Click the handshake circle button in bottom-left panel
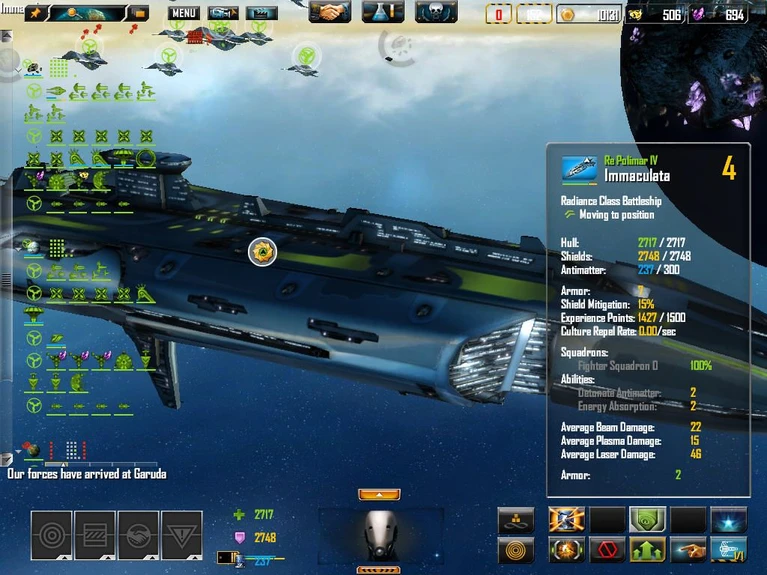The image size is (767, 575). coord(138,535)
